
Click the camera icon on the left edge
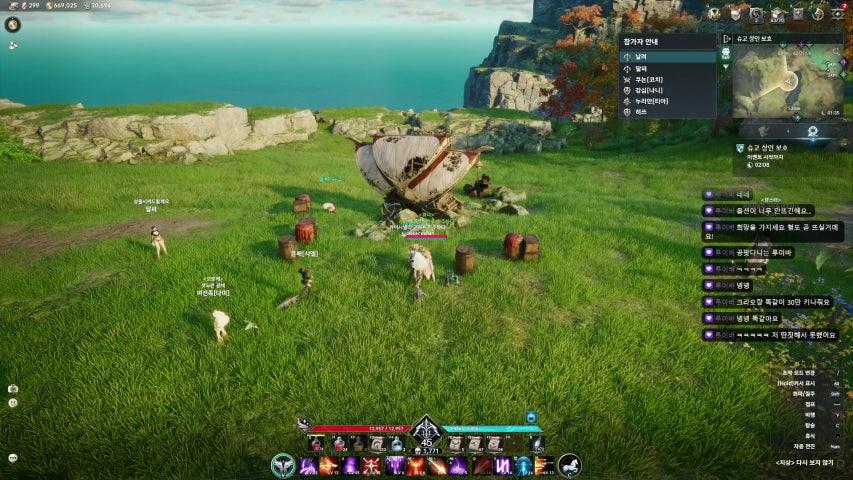[13, 388]
